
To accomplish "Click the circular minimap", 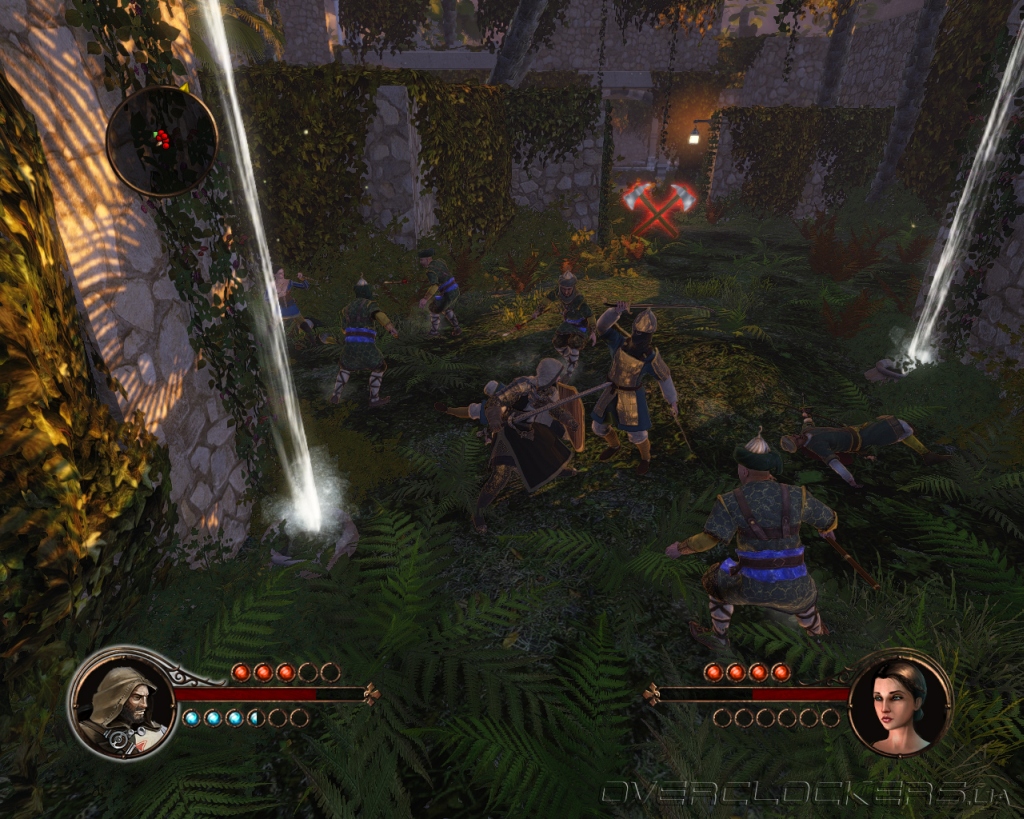I will [161, 140].
